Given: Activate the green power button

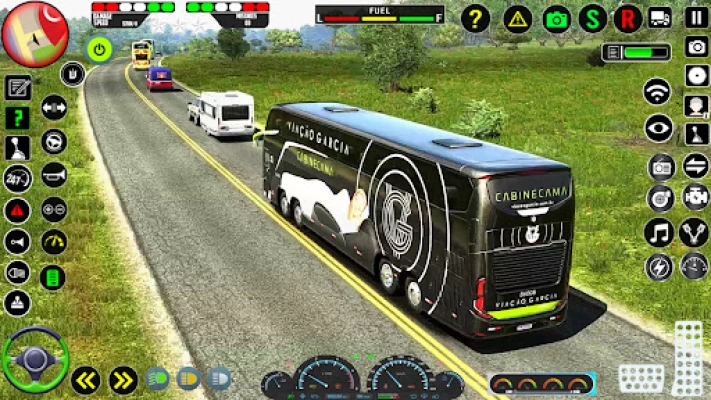Looking at the screenshot, I should point(99,48).
